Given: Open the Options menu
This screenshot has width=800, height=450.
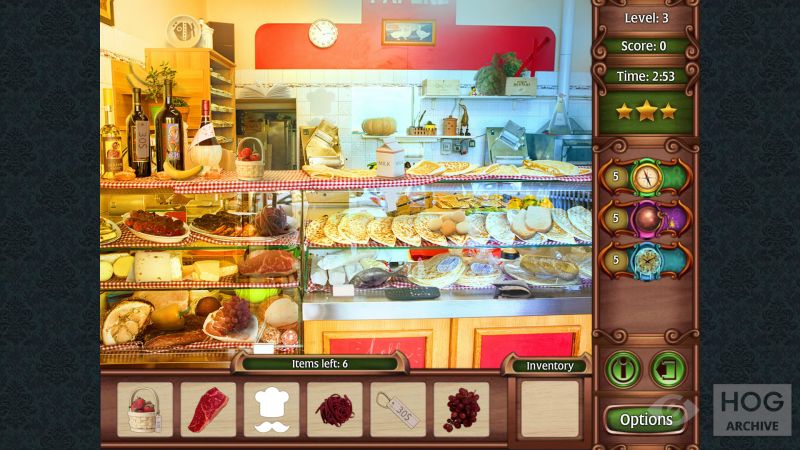Looking at the screenshot, I should 646,419.
